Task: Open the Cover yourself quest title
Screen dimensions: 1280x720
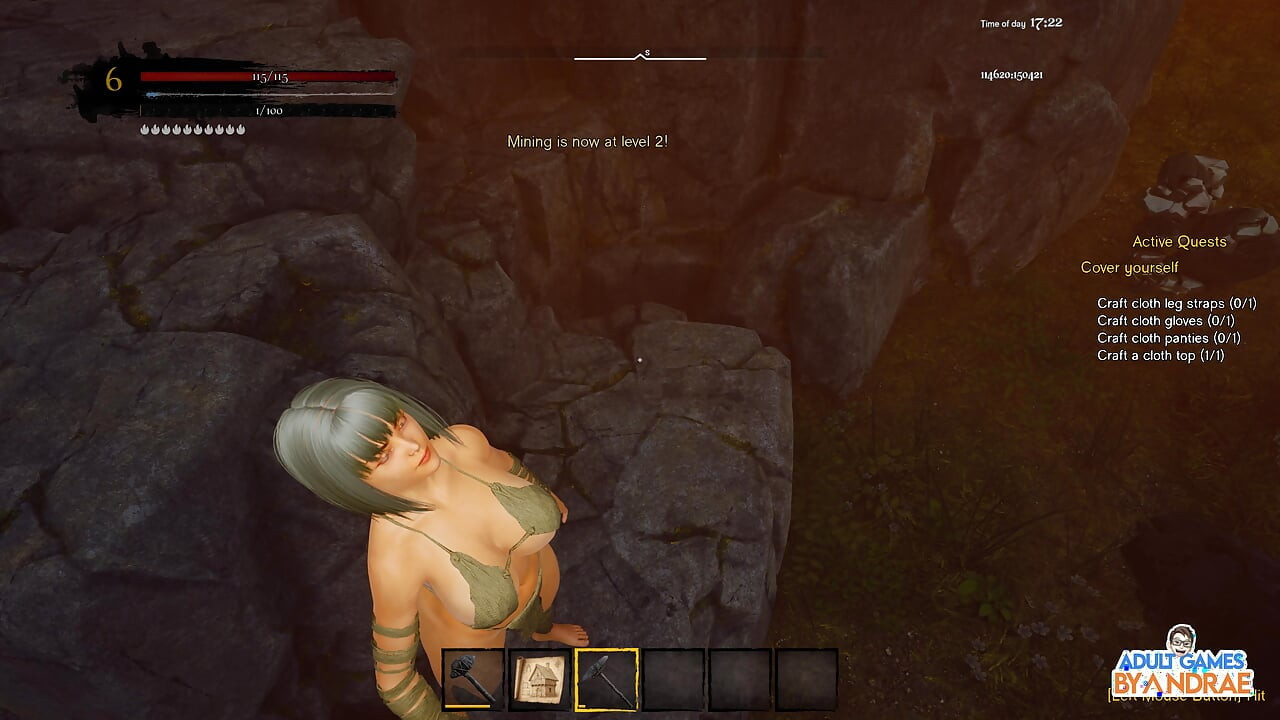Action: click(x=1128, y=267)
